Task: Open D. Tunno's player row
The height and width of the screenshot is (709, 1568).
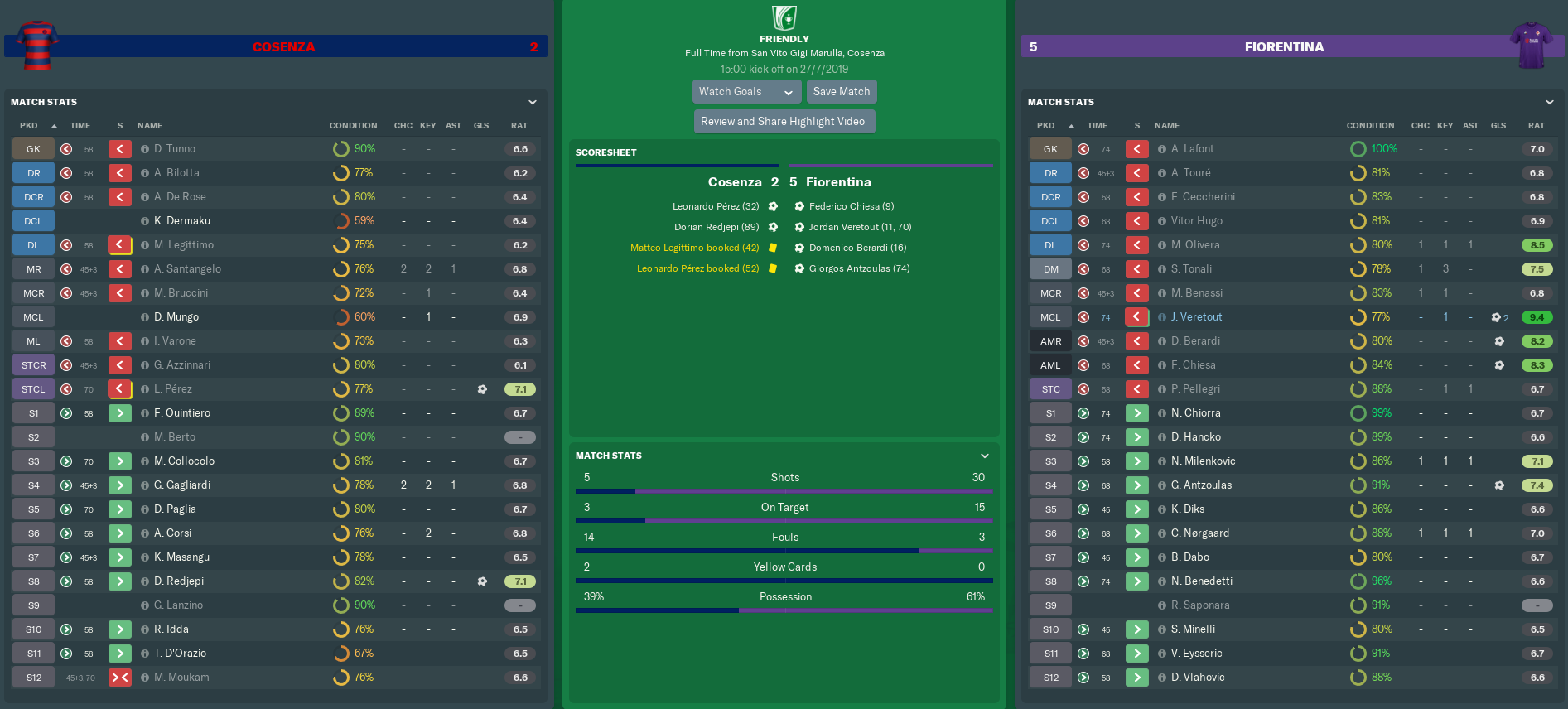Action: point(175,149)
